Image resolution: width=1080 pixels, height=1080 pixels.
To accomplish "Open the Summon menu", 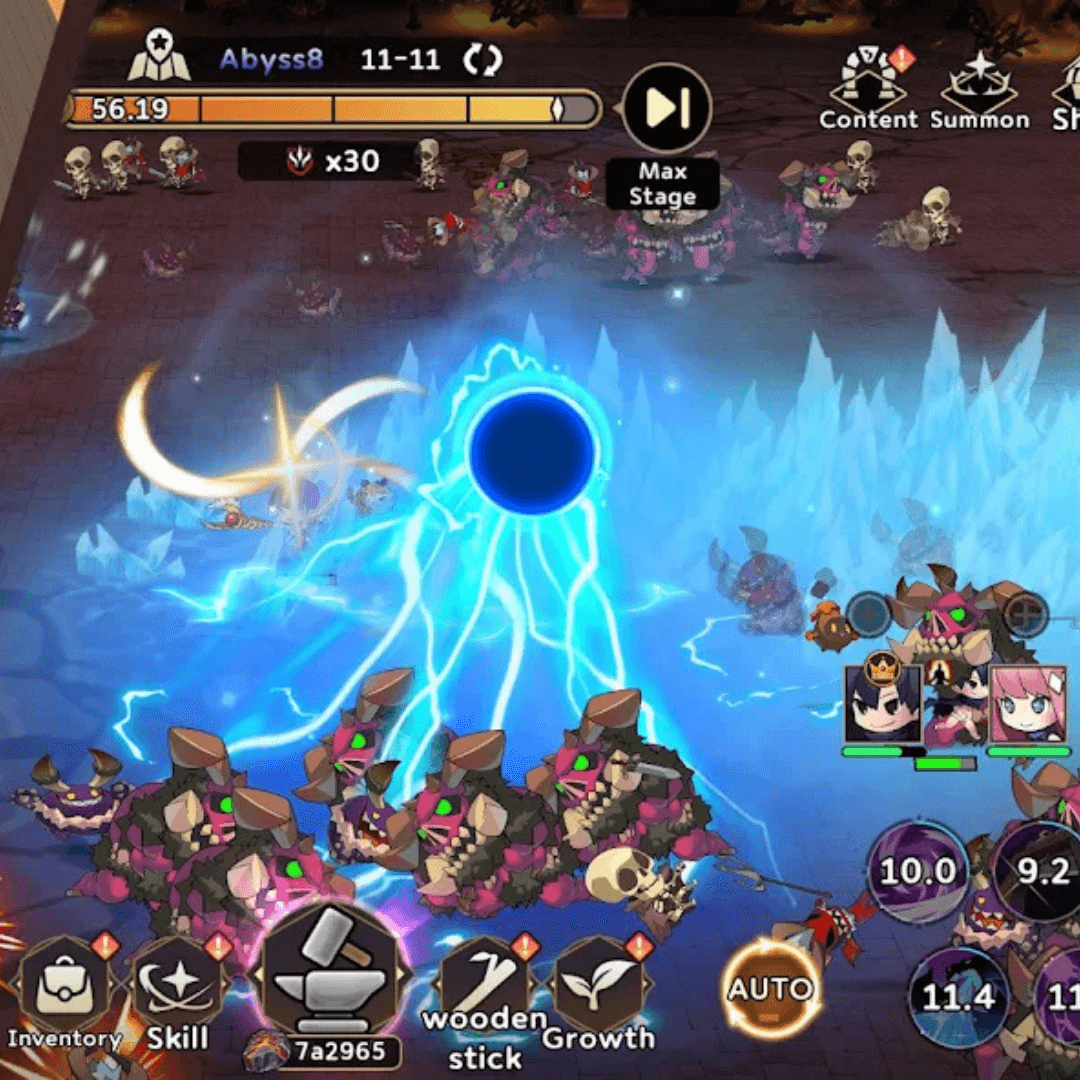I will click(979, 85).
